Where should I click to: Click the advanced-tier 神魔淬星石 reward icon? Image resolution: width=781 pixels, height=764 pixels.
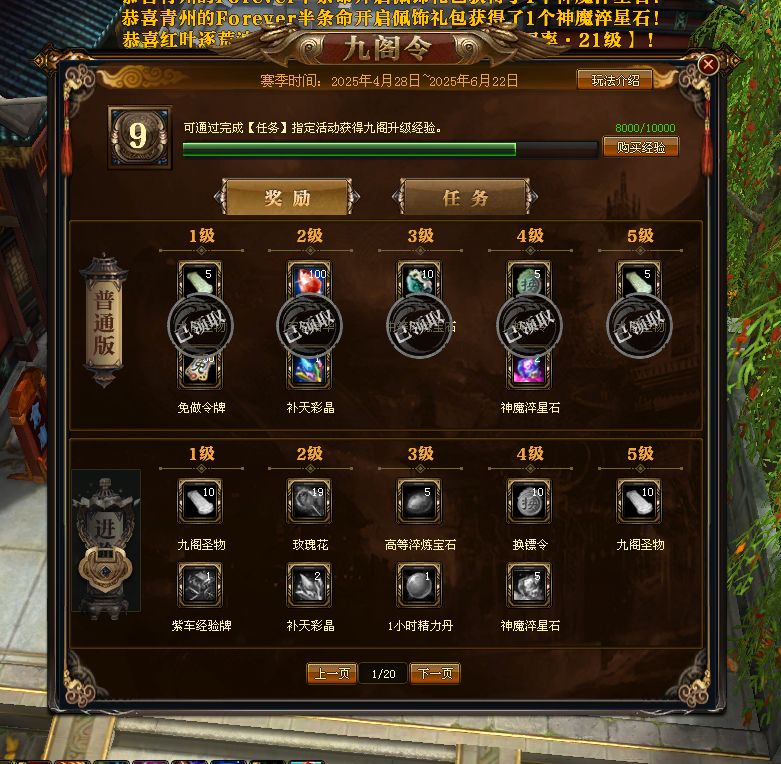click(x=529, y=585)
